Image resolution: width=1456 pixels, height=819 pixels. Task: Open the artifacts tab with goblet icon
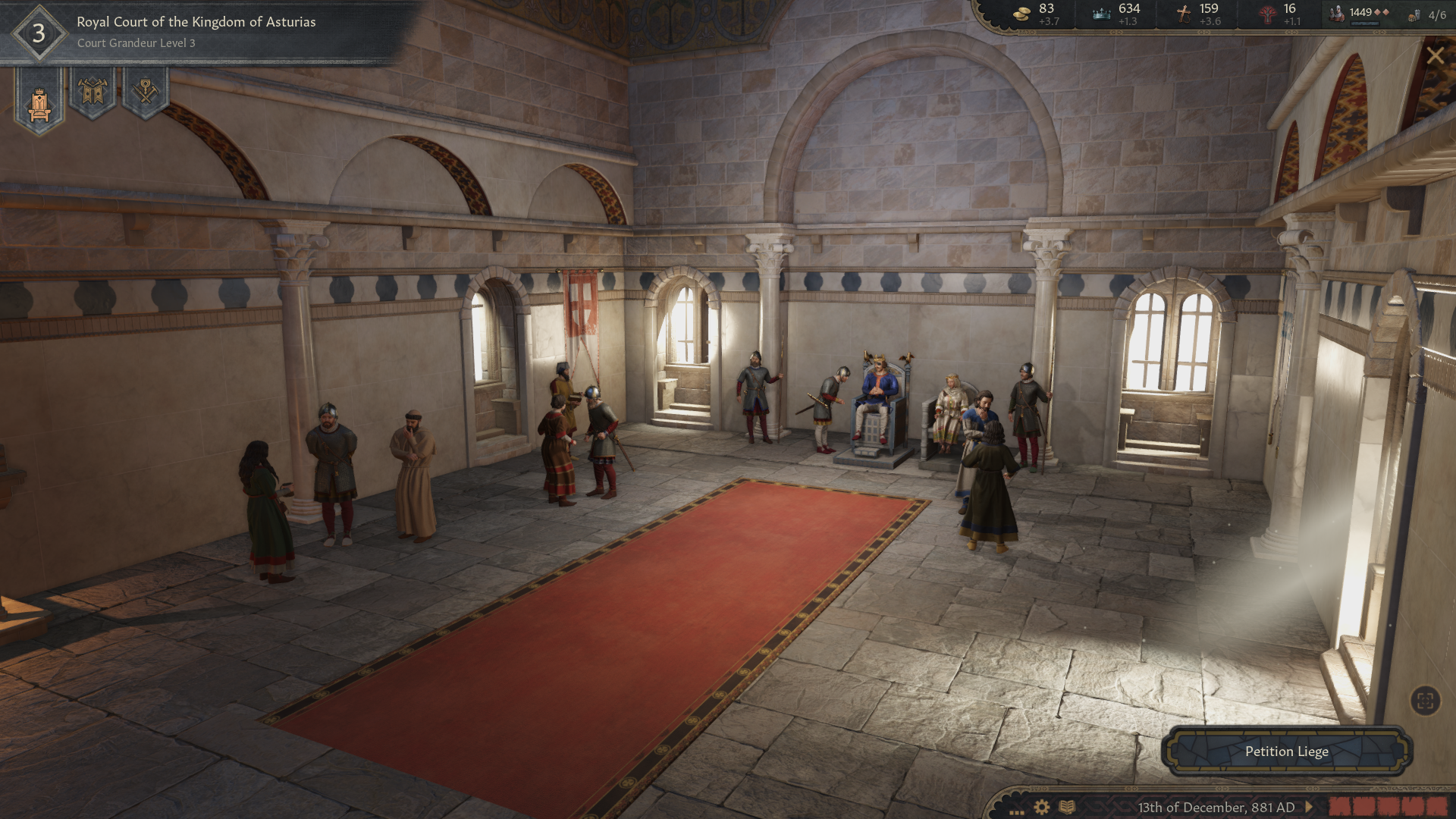[145, 93]
